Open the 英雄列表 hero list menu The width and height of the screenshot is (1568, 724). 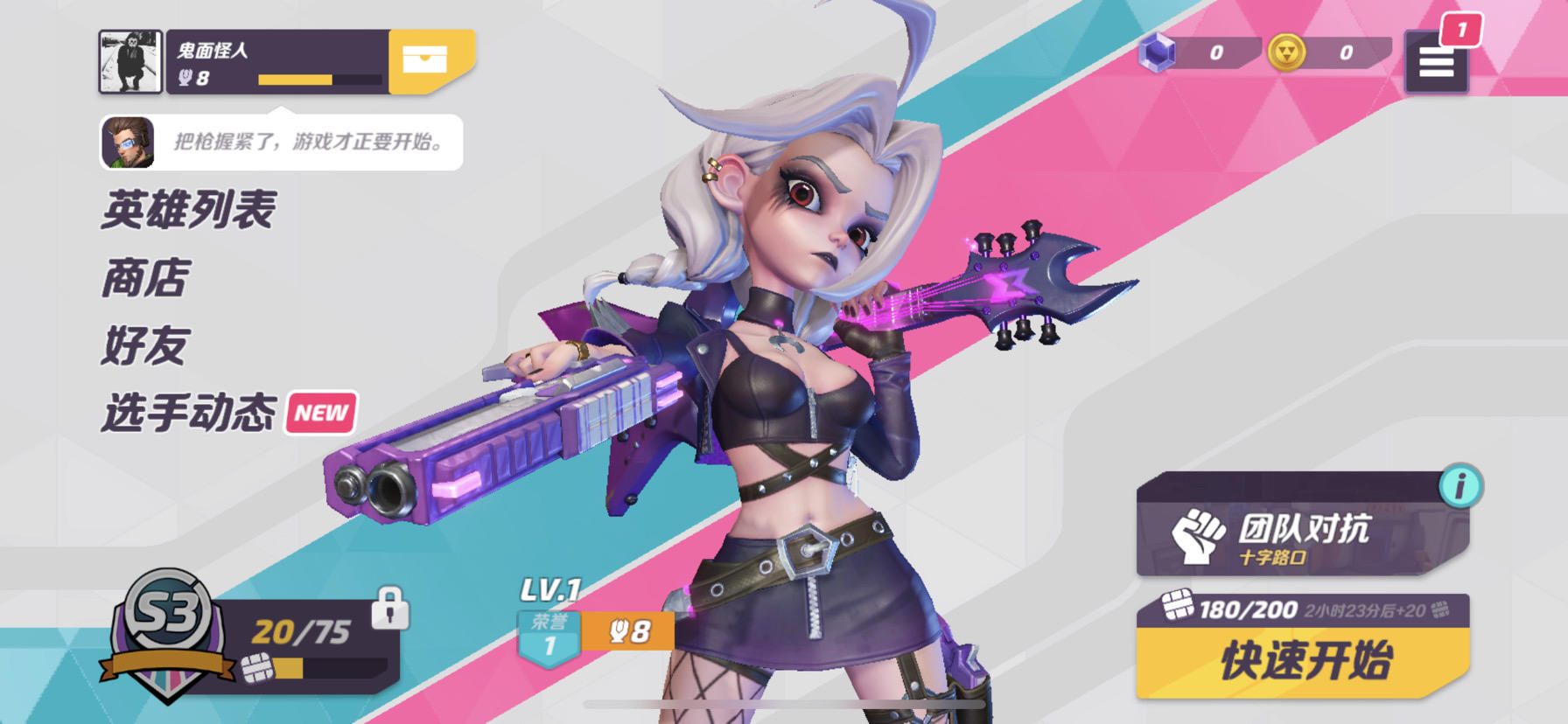(187, 210)
